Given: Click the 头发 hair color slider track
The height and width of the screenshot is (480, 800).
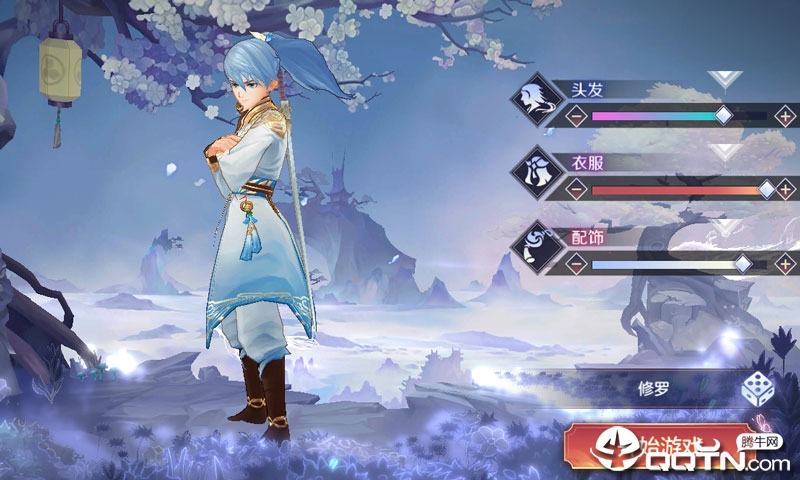Looking at the screenshot, I should click(x=680, y=116).
